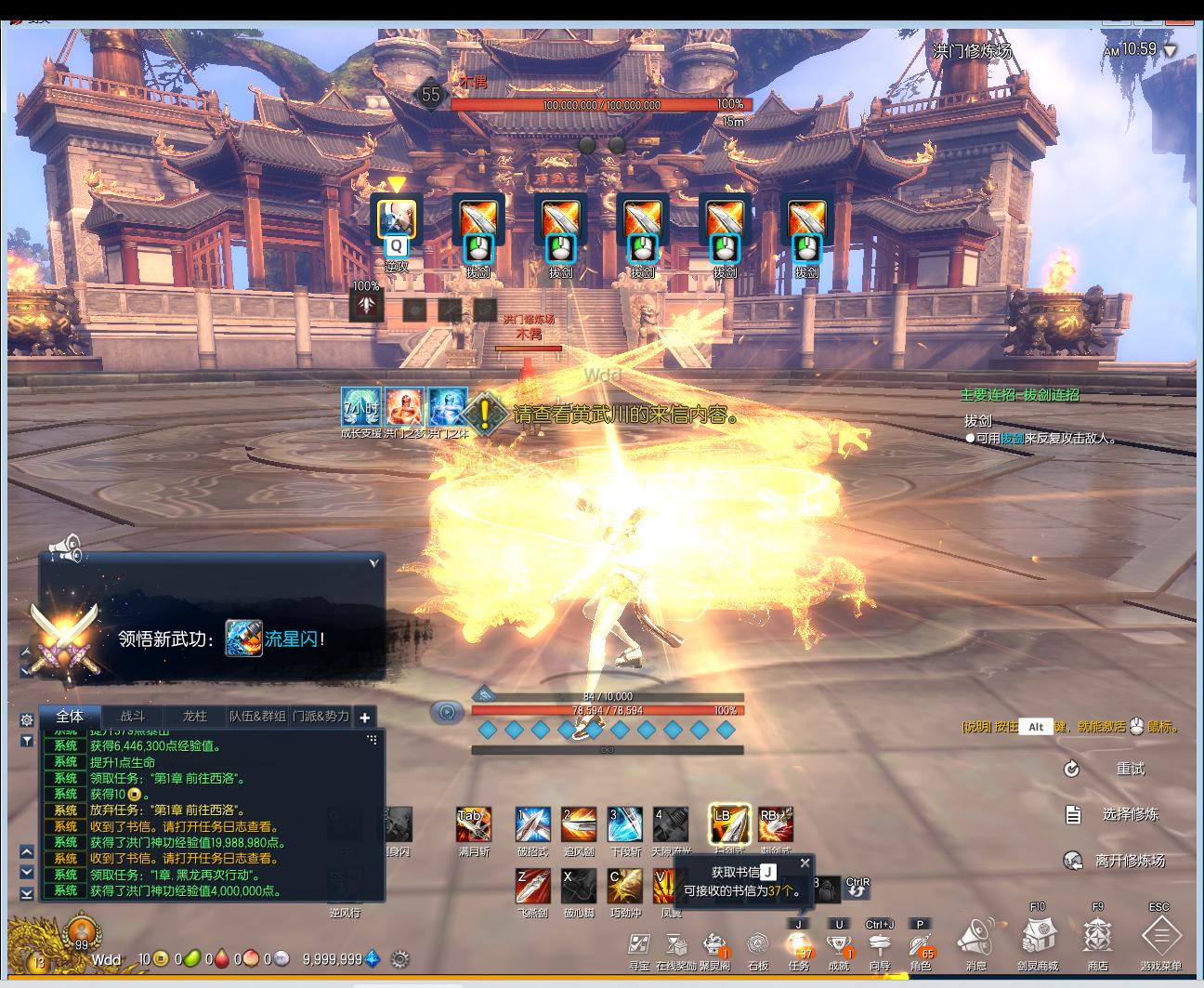Open the 游戏菜单 game menu
Viewport: 1204px width, 988px height.
tap(1159, 938)
